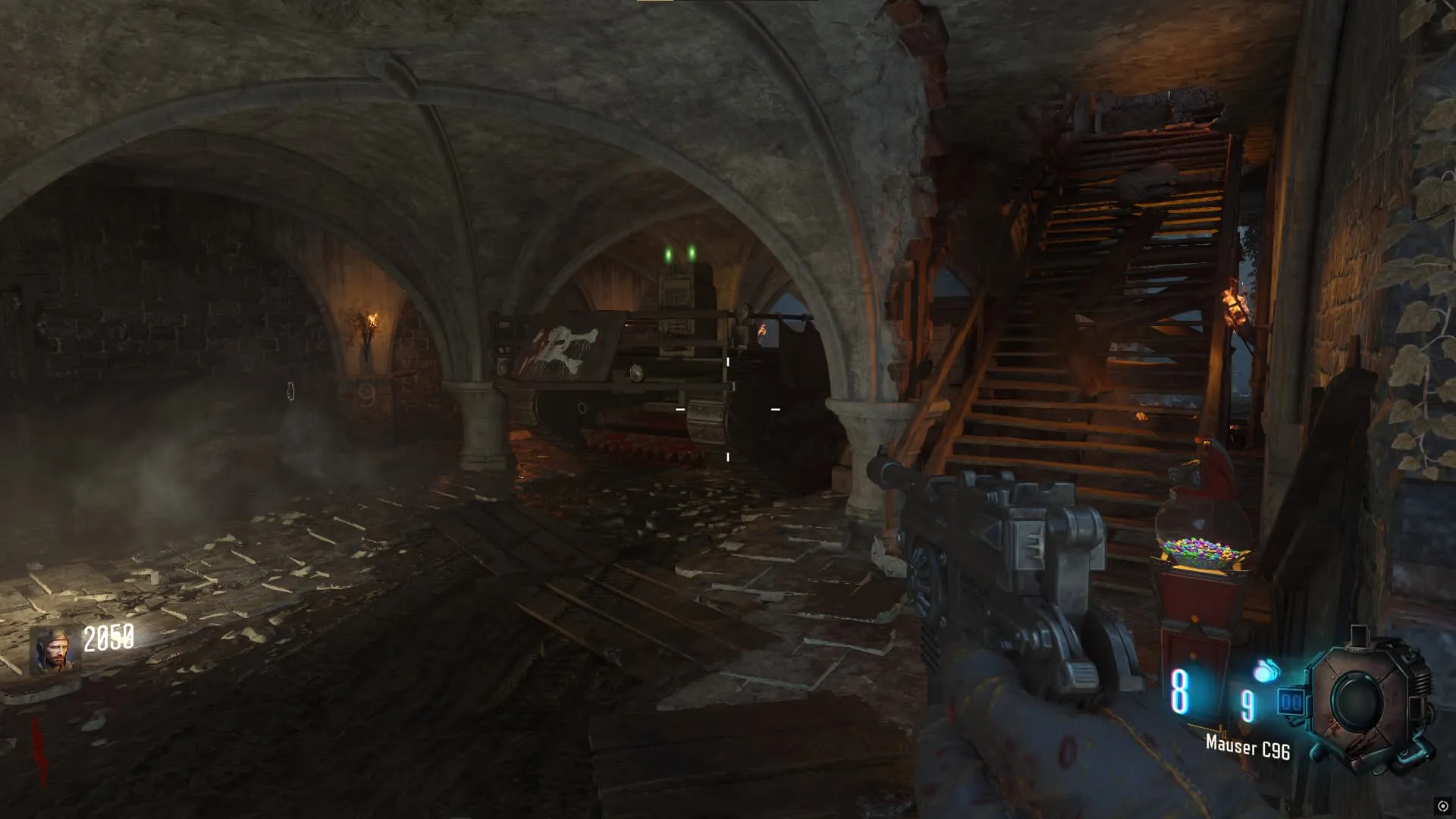The image size is (1456, 819).
Task: Select the grenade icon above the ammo
Action: 1266,670
